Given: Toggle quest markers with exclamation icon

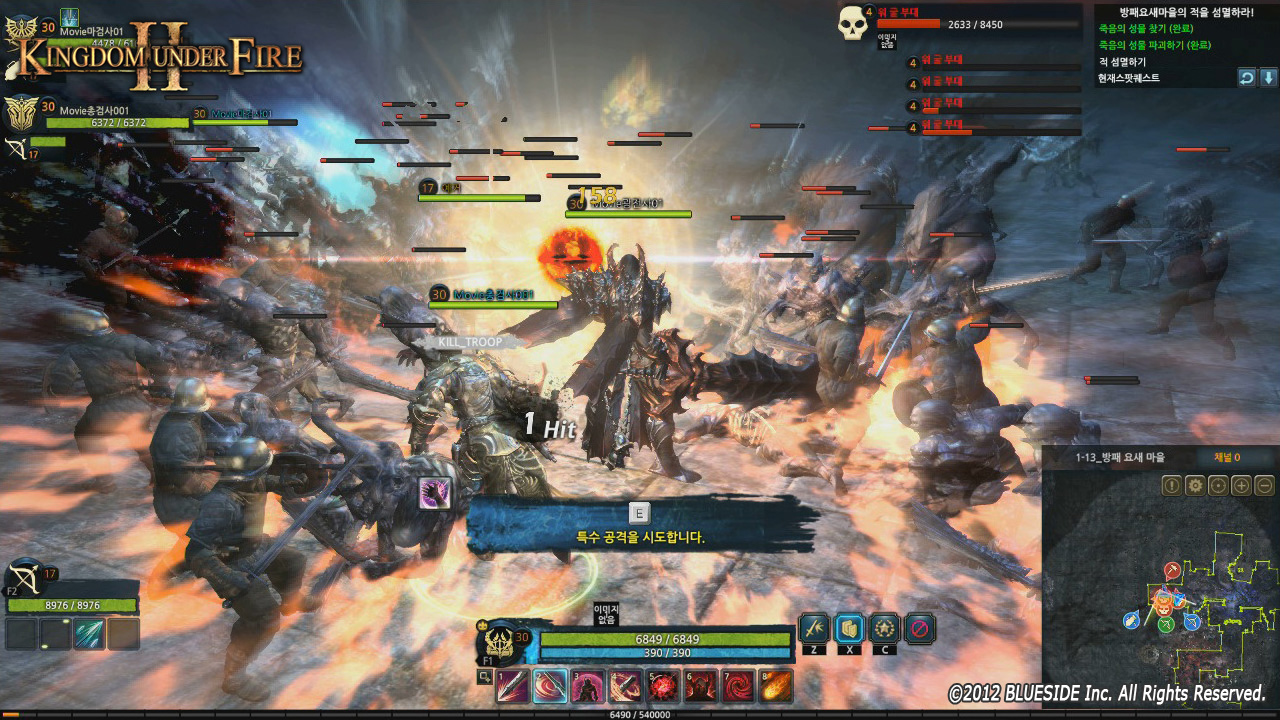Looking at the screenshot, I should (1173, 486).
